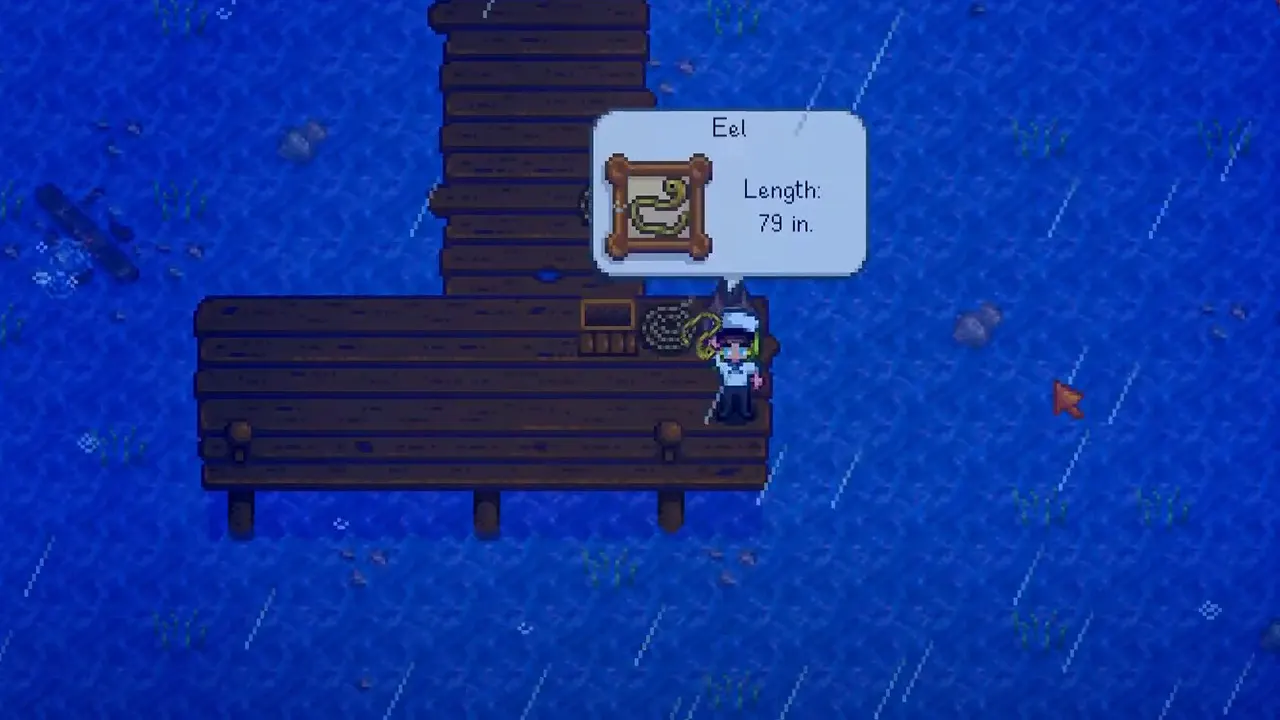
Task: Select the wooden crate behind the player
Action: [x=607, y=315]
